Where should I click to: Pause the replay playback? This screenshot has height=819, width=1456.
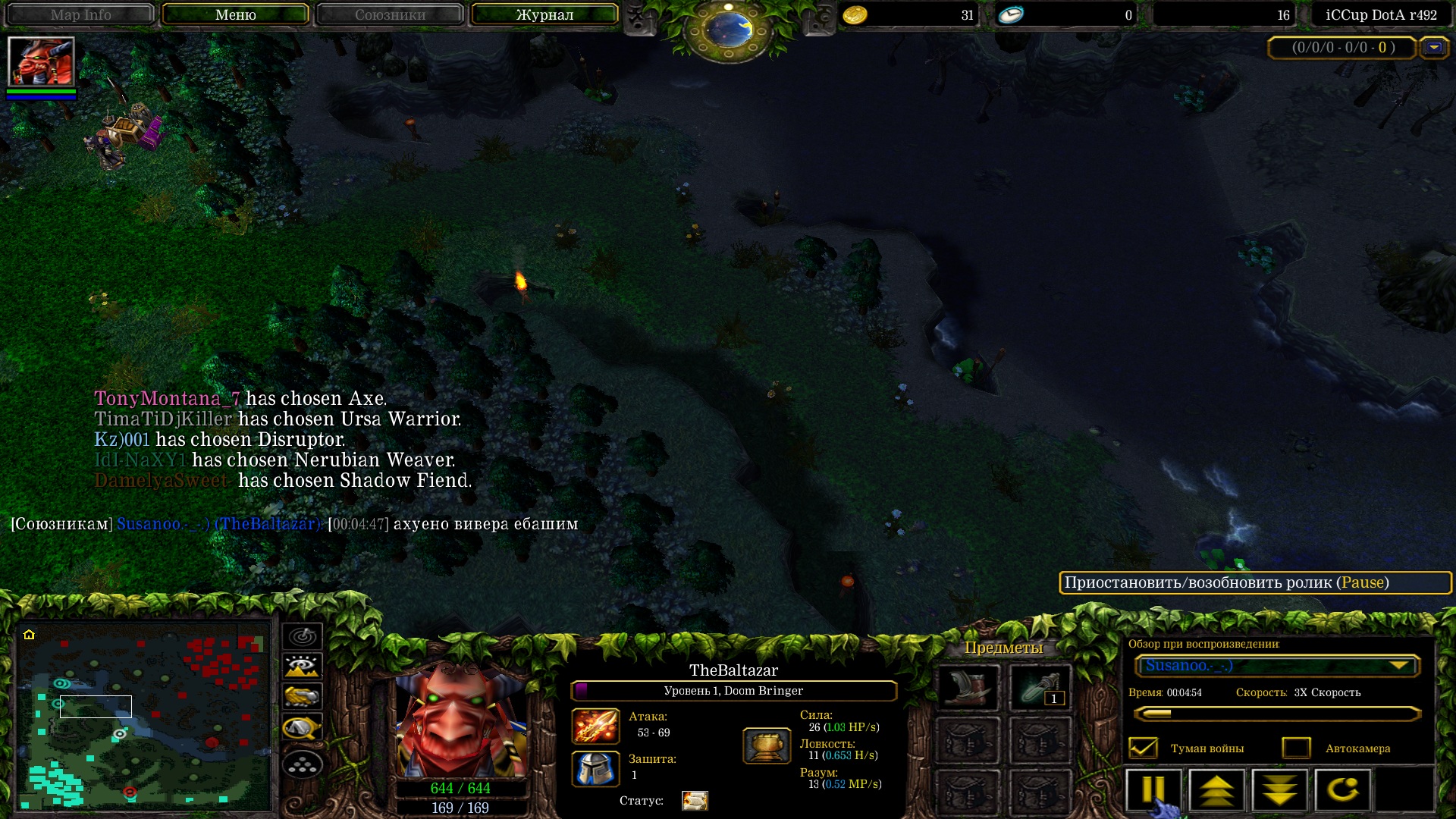coord(1153,791)
